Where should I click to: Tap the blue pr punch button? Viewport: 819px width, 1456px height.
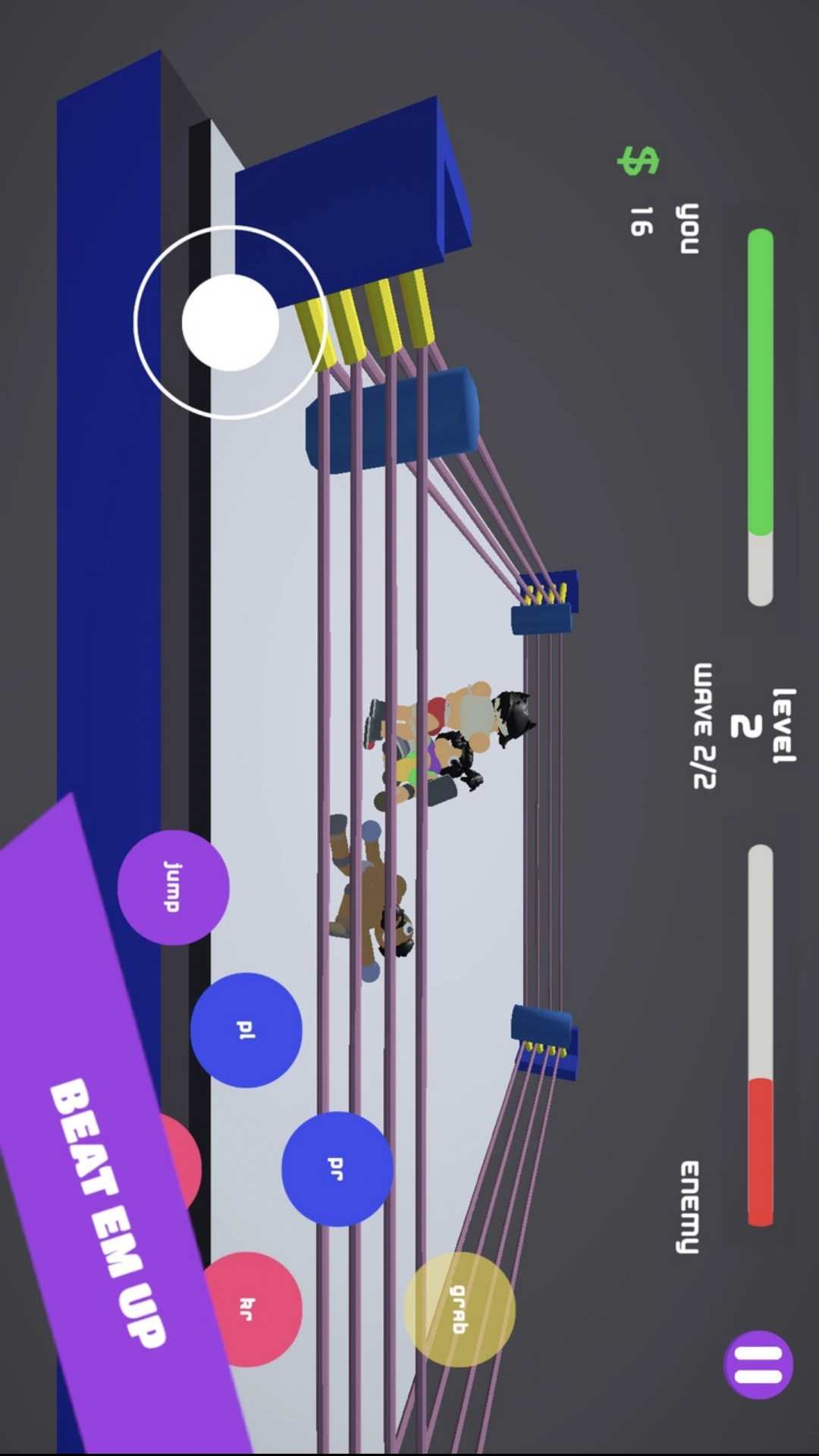[337, 1169]
